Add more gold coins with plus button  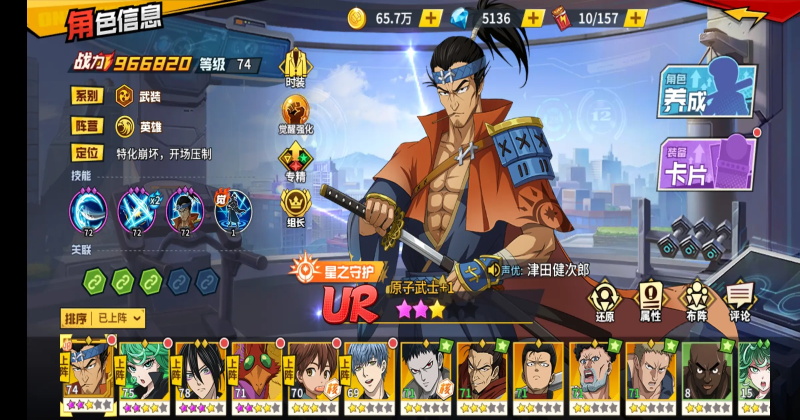[x=430, y=18]
